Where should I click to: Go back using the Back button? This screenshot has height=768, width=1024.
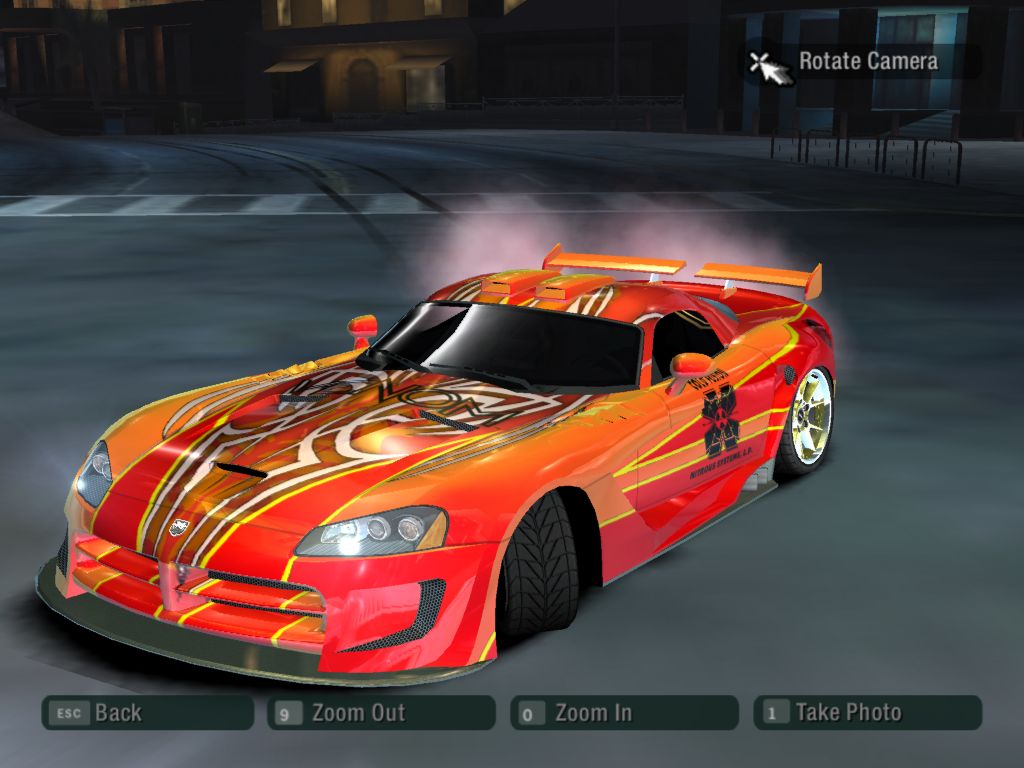[147, 713]
